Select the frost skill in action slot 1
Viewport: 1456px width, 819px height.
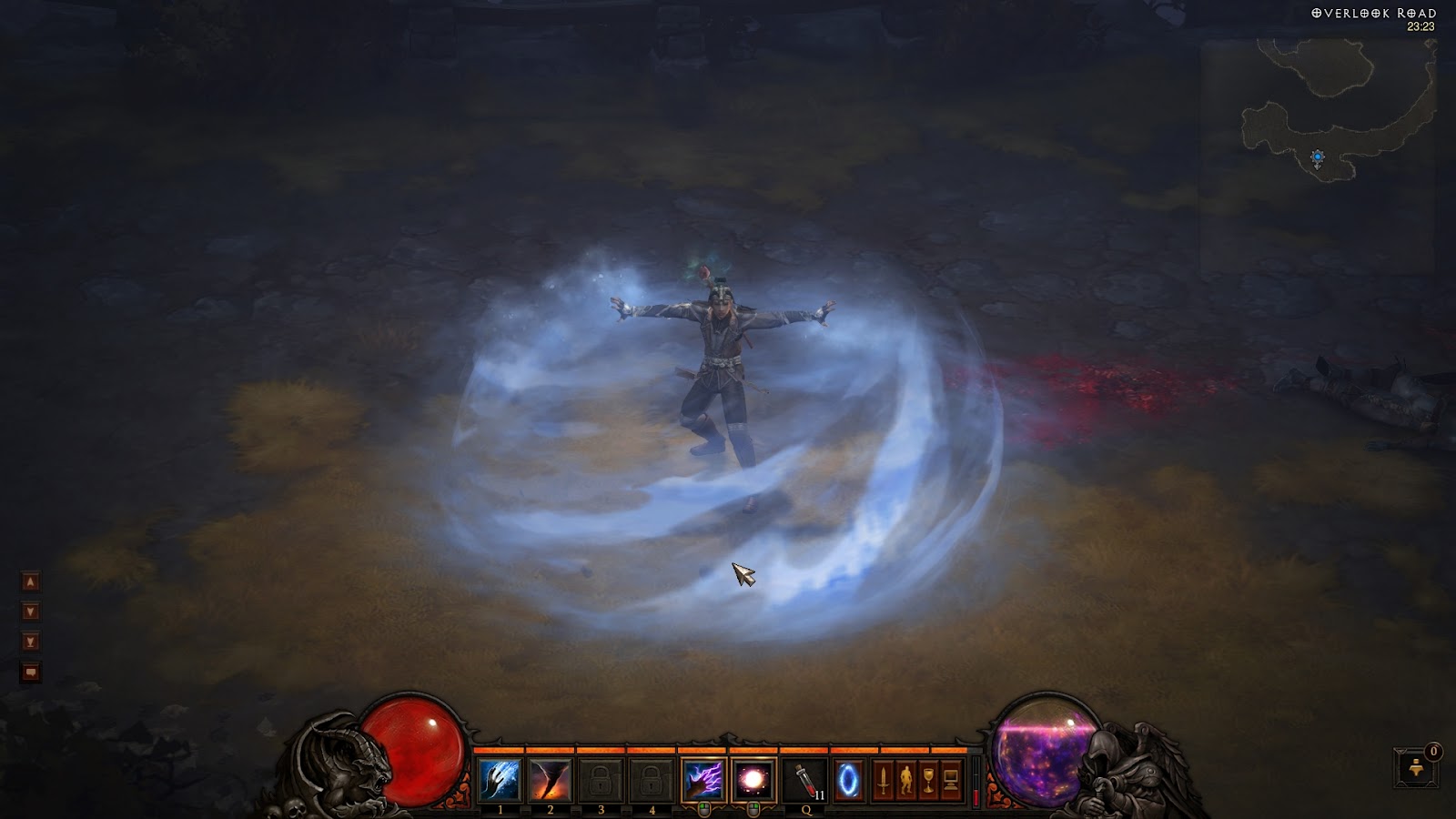pos(500,781)
